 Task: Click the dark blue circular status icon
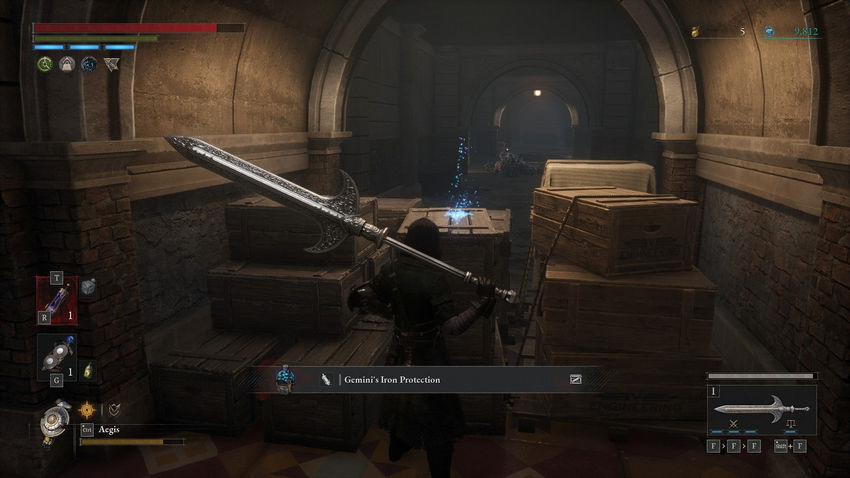click(89, 64)
